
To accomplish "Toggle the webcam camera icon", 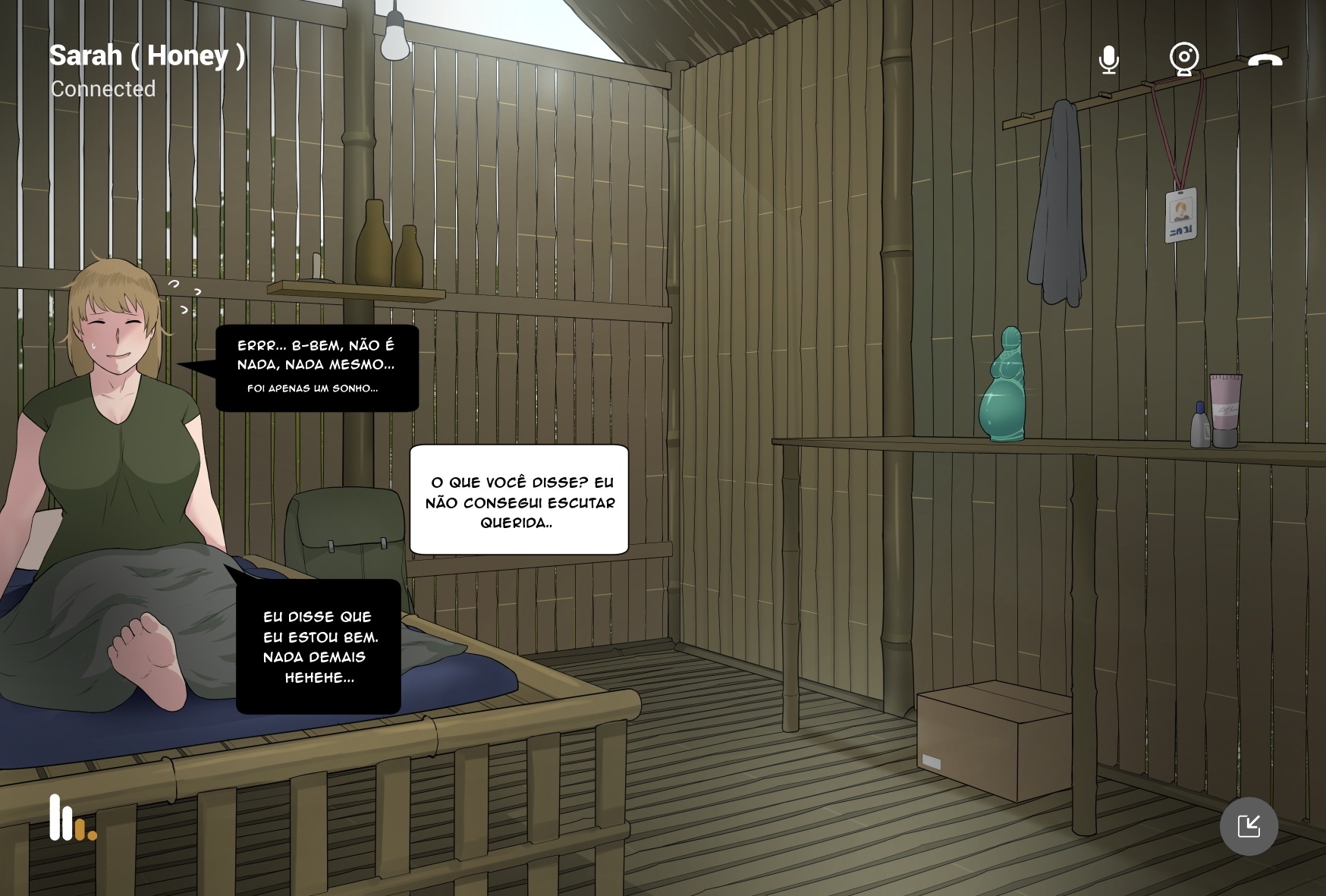I will click(x=1183, y=59).
